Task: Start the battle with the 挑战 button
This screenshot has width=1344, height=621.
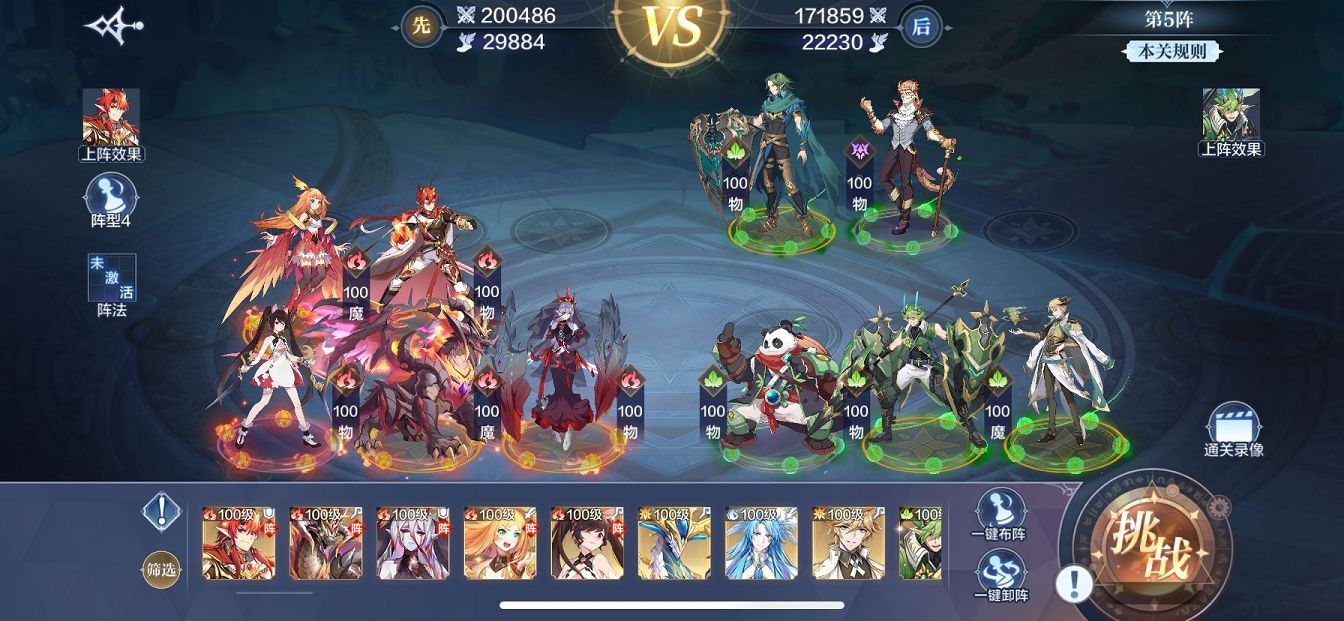Action: [1146, 548]
